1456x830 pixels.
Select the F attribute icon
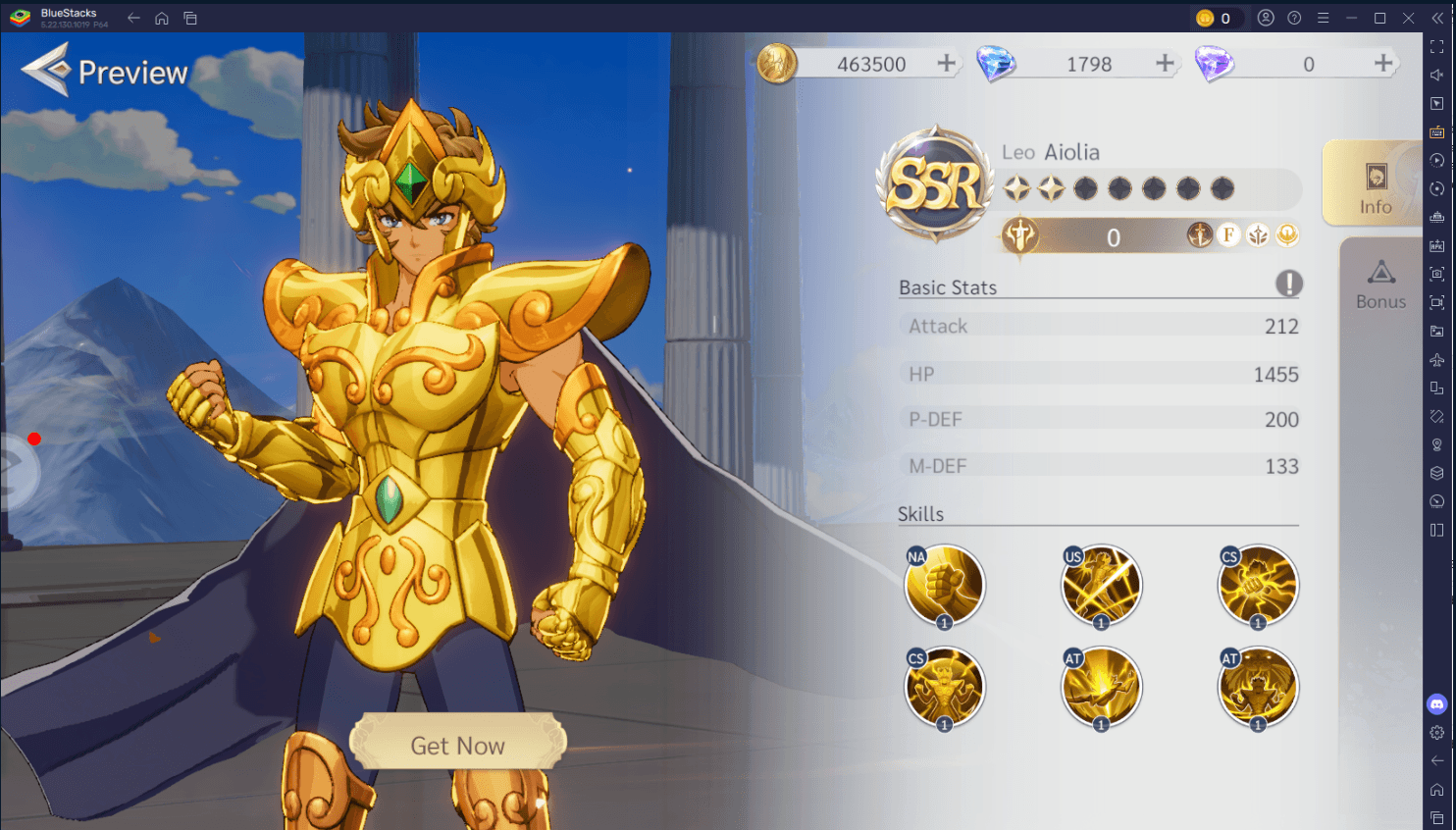pos(1228,234)
